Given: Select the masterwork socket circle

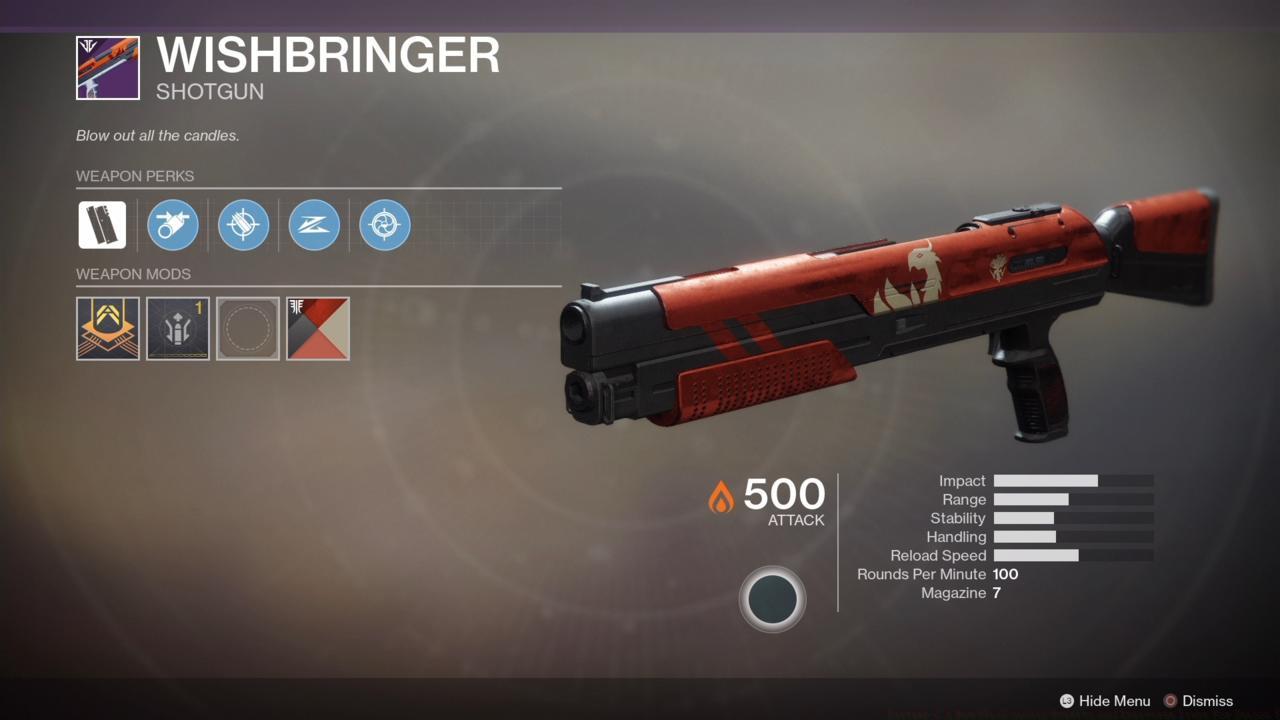Looking at the screenshot, I should pyautogui.click(x=773, y=598).
